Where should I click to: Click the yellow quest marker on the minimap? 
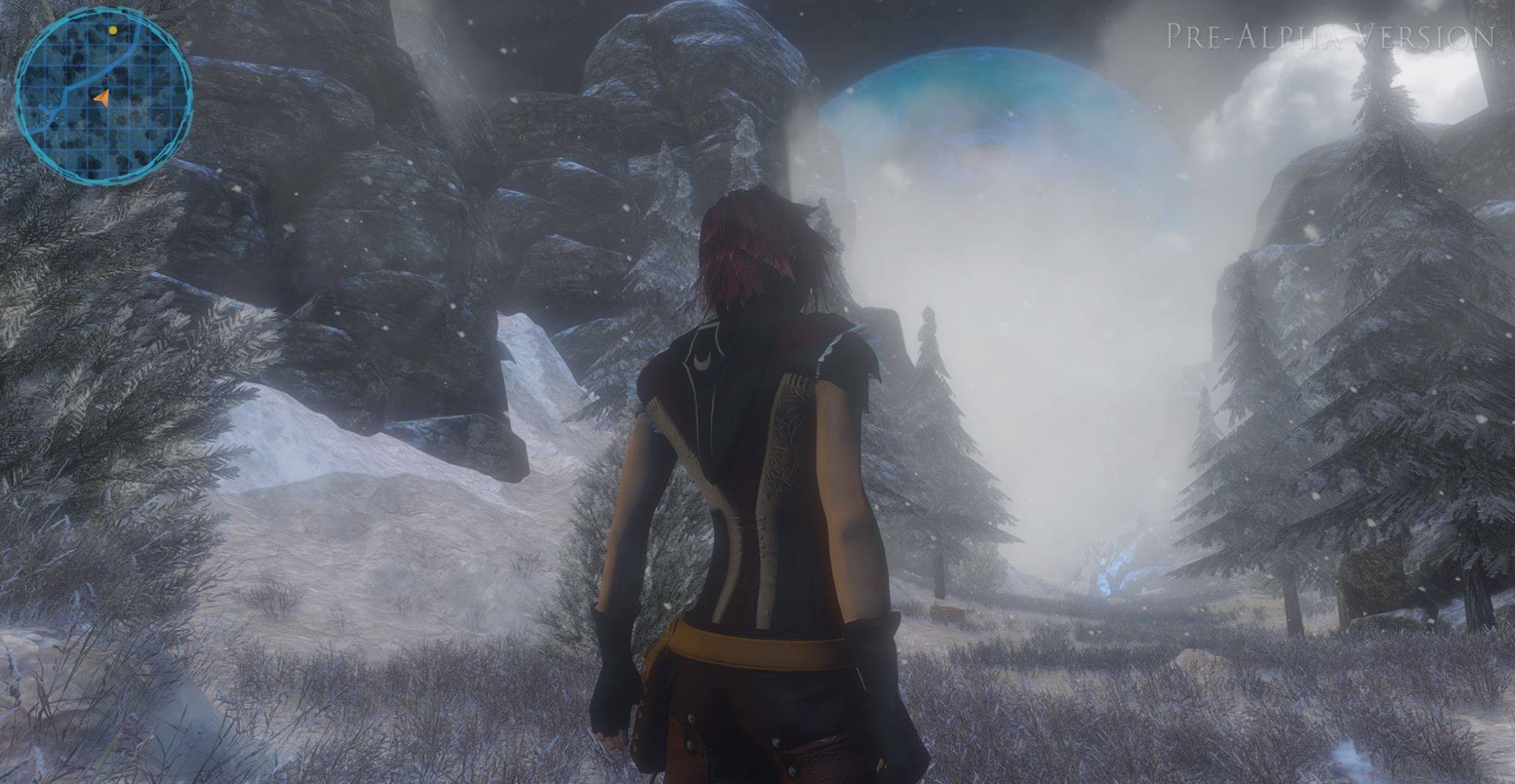tap(111, 30)
